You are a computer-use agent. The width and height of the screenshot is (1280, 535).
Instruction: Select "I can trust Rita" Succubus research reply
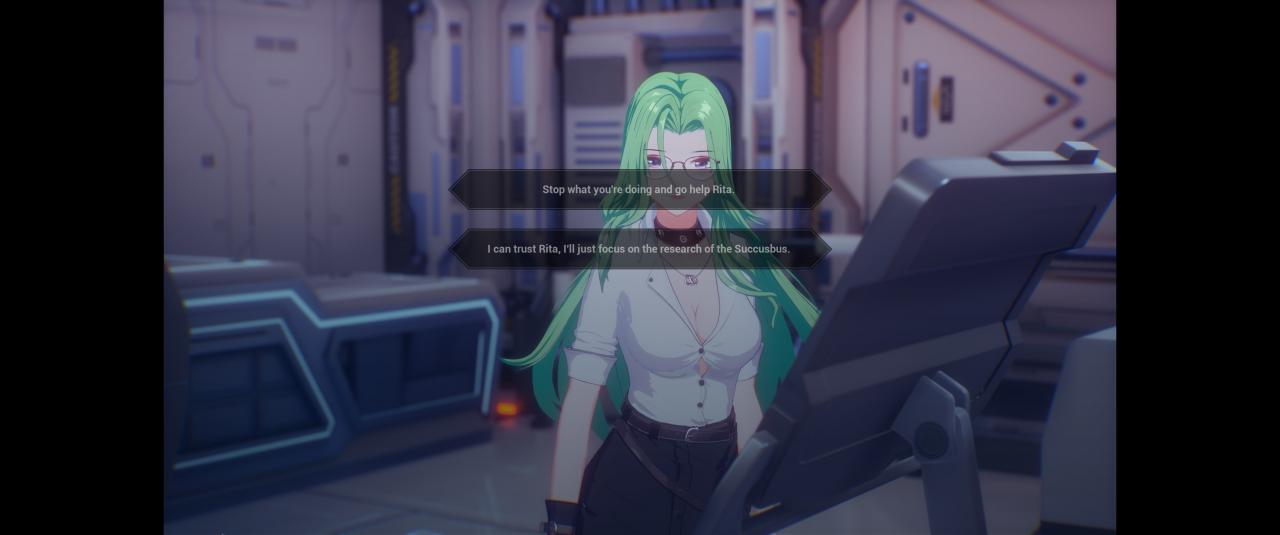point(639,249)
